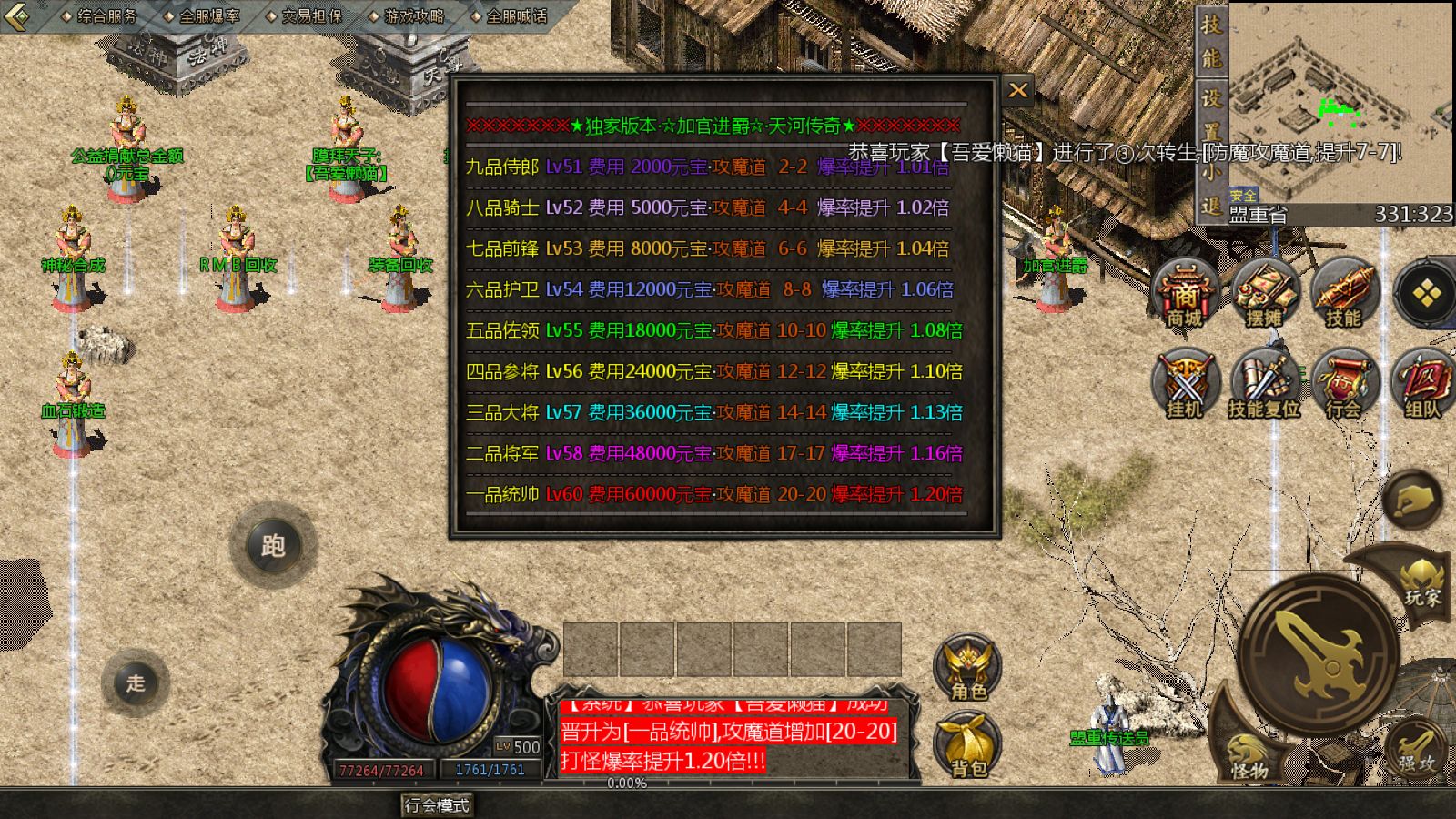Open the 行会 guild icon
The image size is (1456, 819).
coord(1343,384)
